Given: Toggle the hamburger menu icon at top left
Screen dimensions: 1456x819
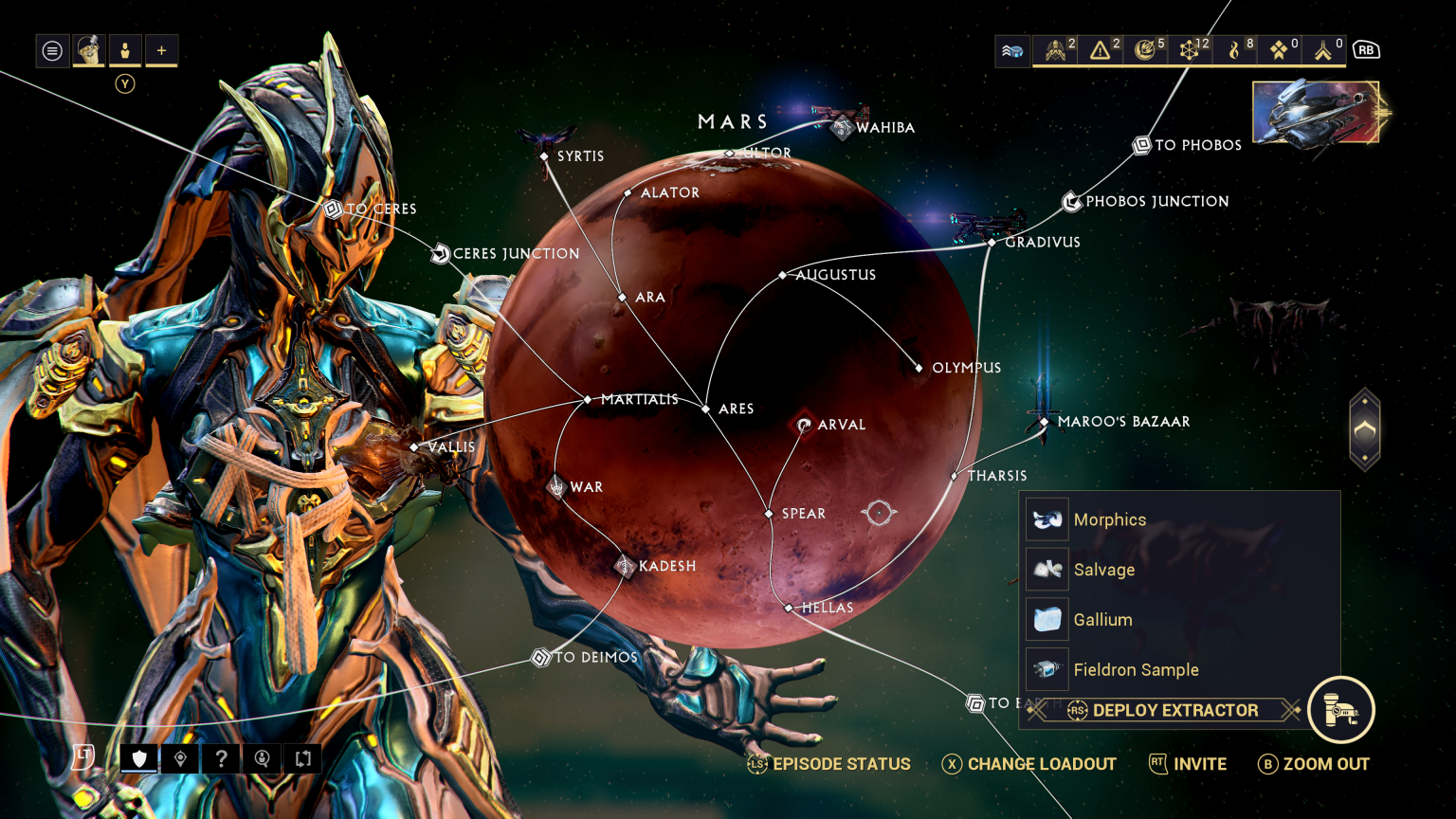Looking at the screenshot, I should [52, 50].
